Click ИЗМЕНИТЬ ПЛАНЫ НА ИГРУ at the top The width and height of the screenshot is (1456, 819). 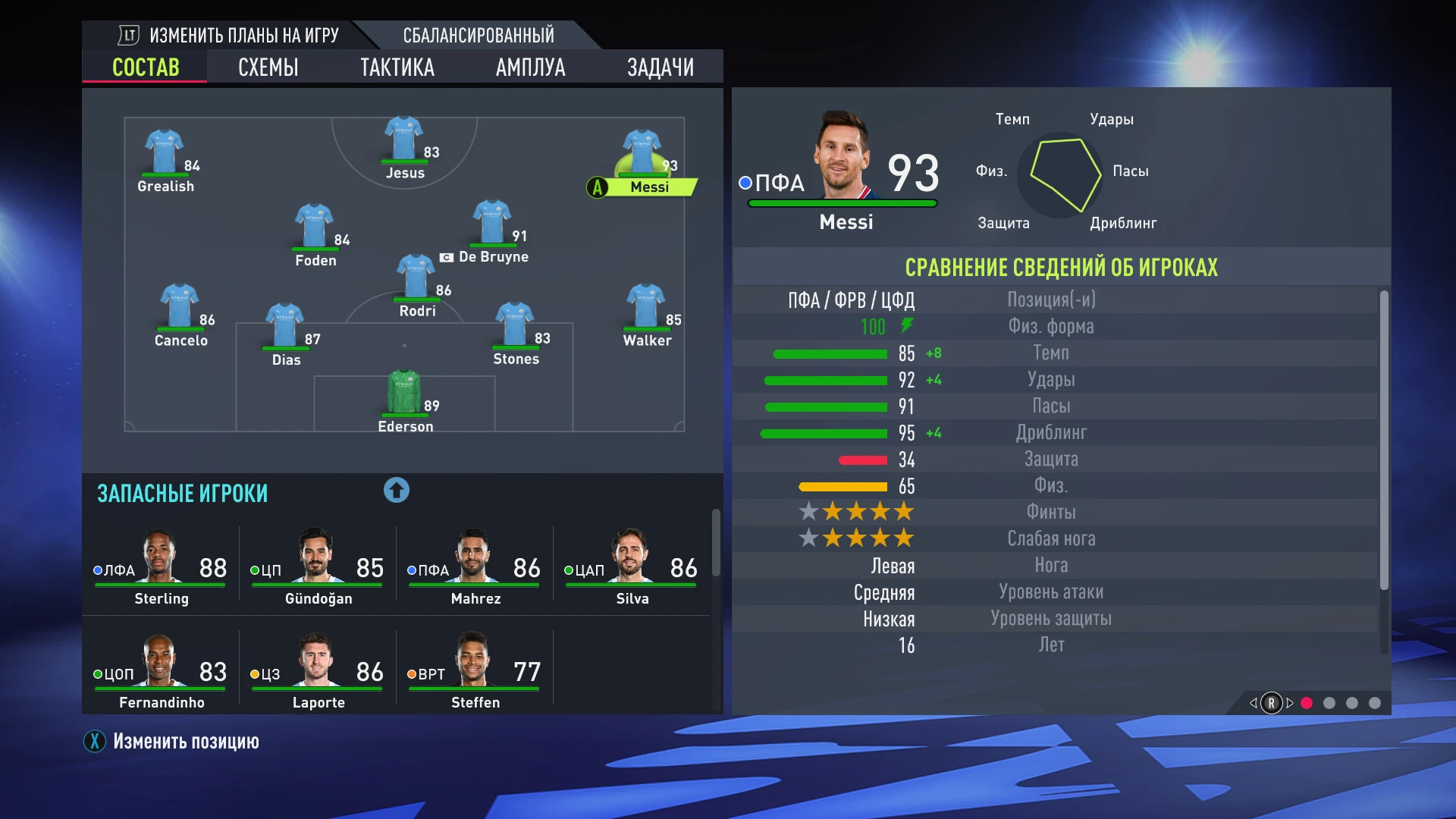point(244,34)
